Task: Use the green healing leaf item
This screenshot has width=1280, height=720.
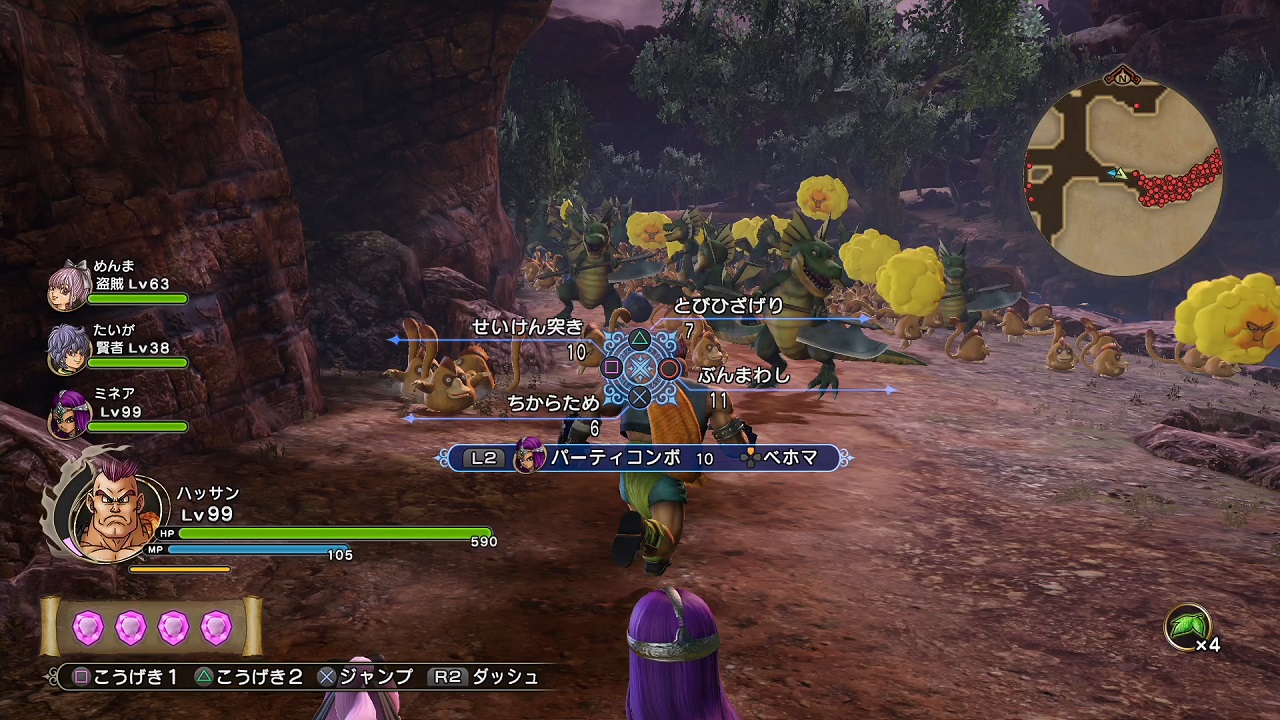Action: click(x=1188, y=627)
